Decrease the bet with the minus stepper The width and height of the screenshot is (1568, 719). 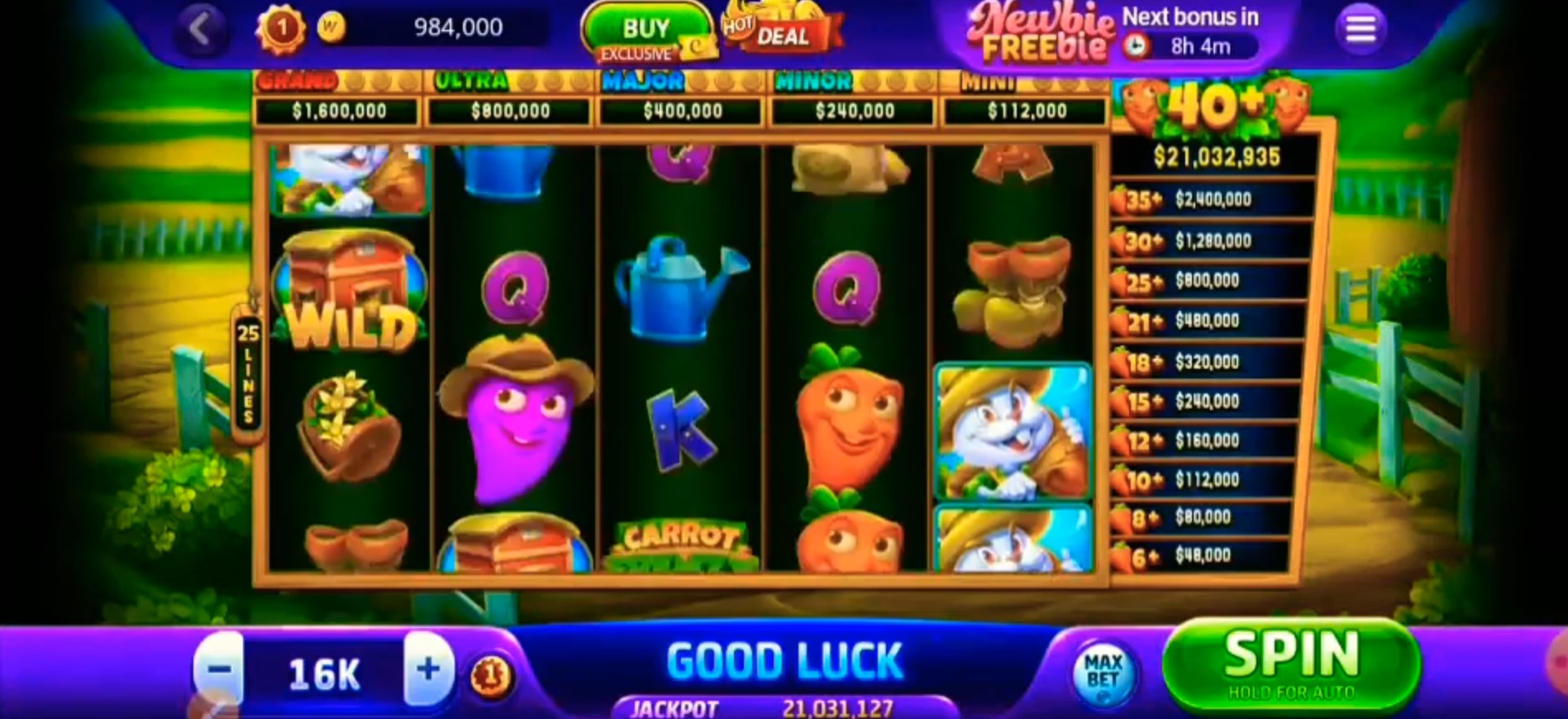pos(220,671)
